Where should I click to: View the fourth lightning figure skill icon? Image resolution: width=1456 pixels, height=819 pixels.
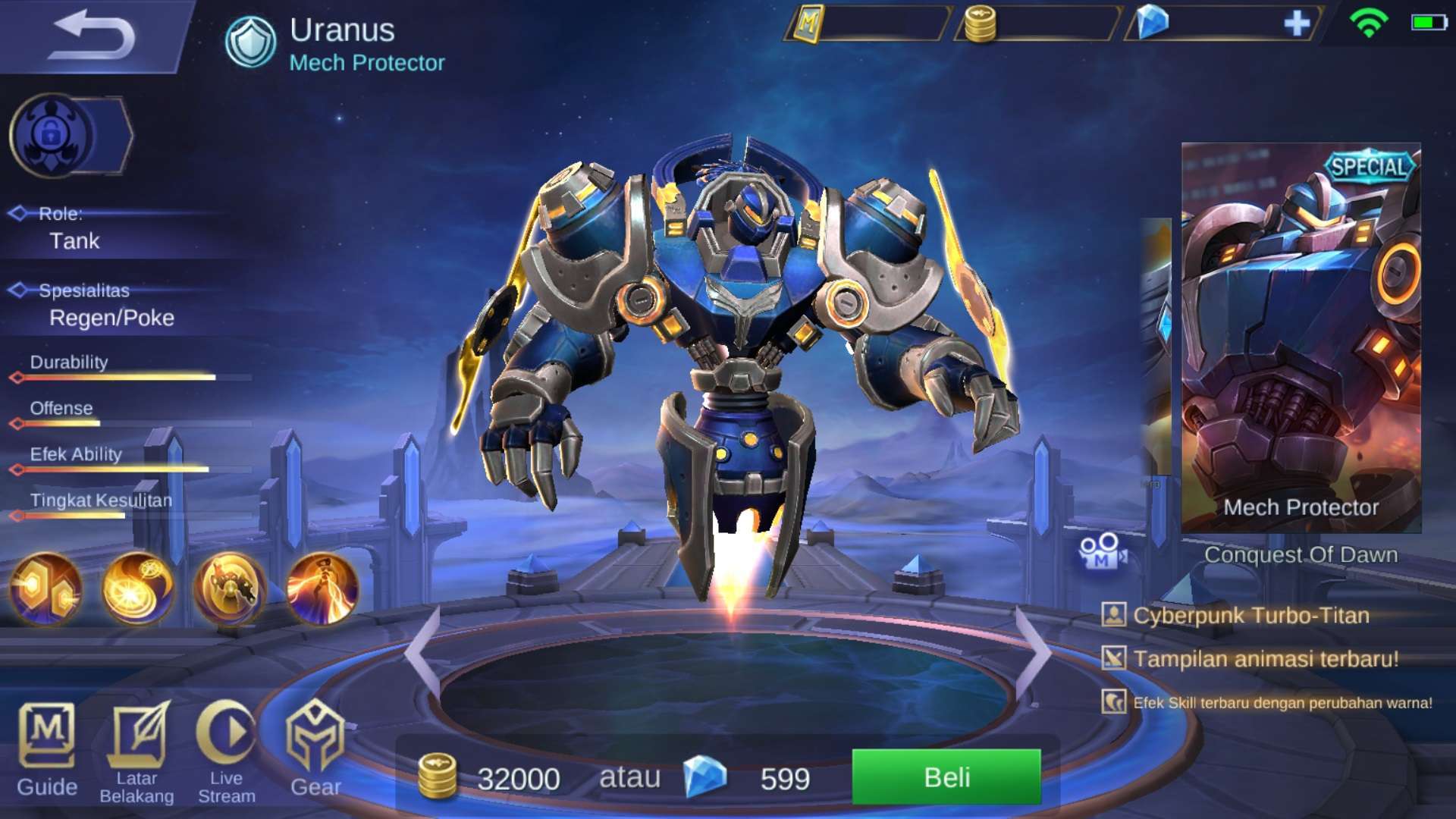click(x=322, y=589)
